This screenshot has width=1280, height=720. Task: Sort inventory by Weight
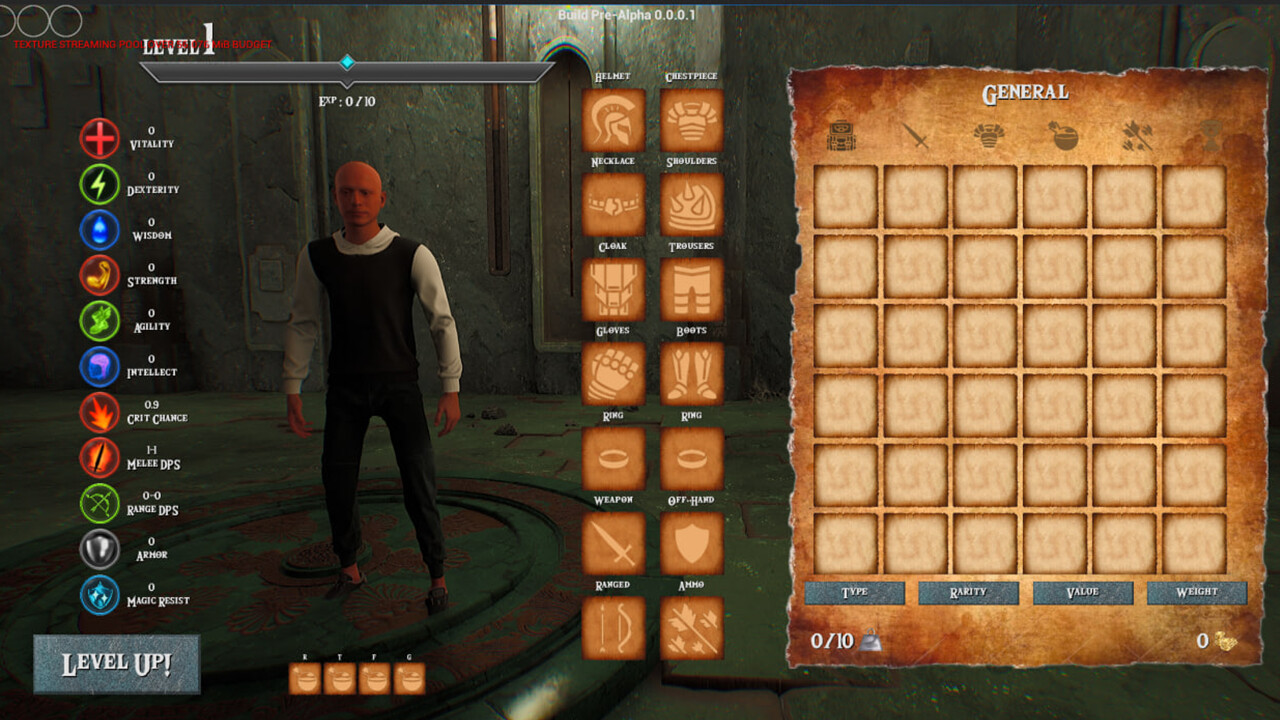[1198, 592]
